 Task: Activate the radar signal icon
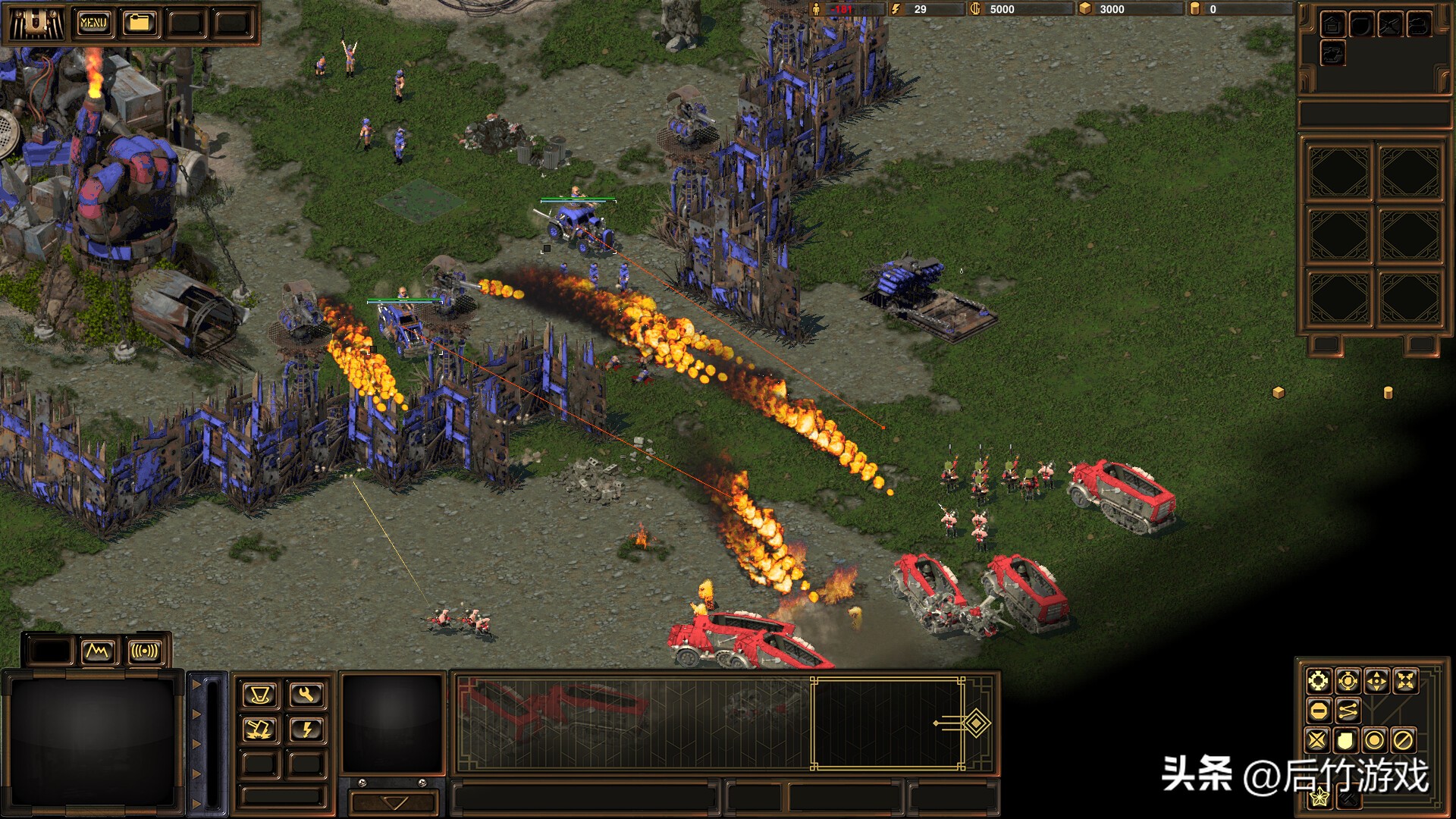[x=146, y=651]
